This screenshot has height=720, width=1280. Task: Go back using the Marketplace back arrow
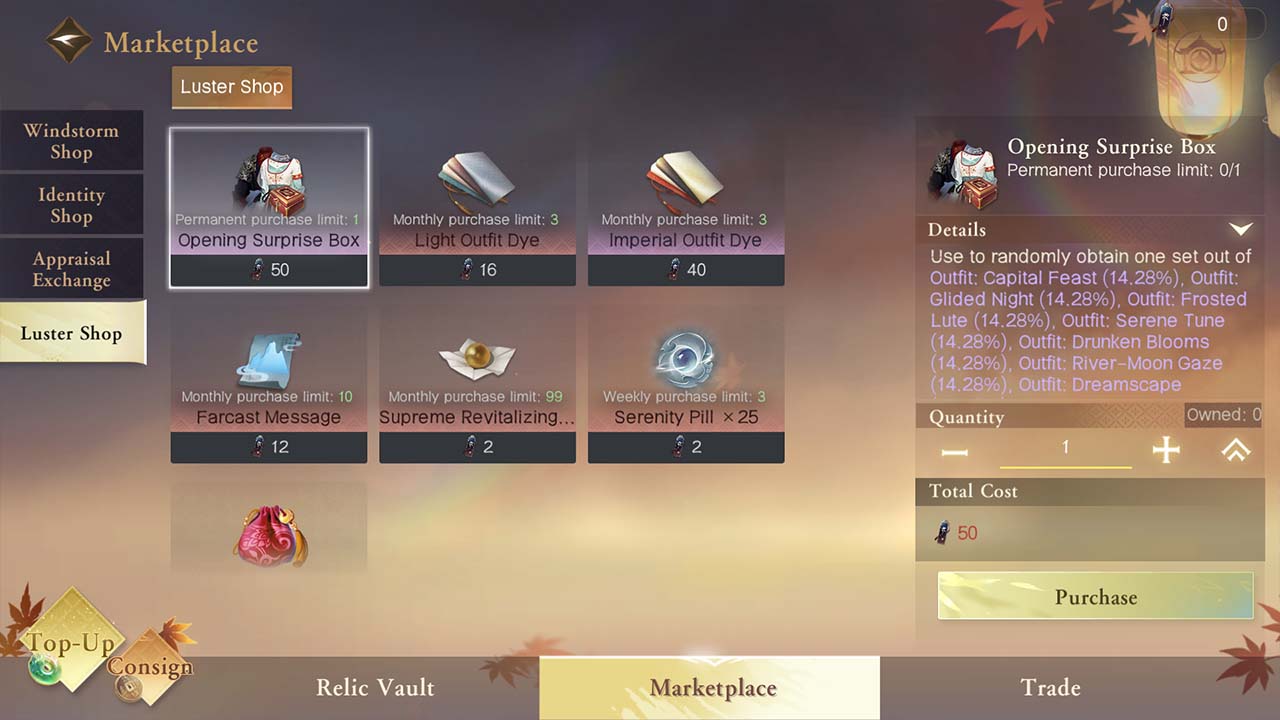(69, 42)
